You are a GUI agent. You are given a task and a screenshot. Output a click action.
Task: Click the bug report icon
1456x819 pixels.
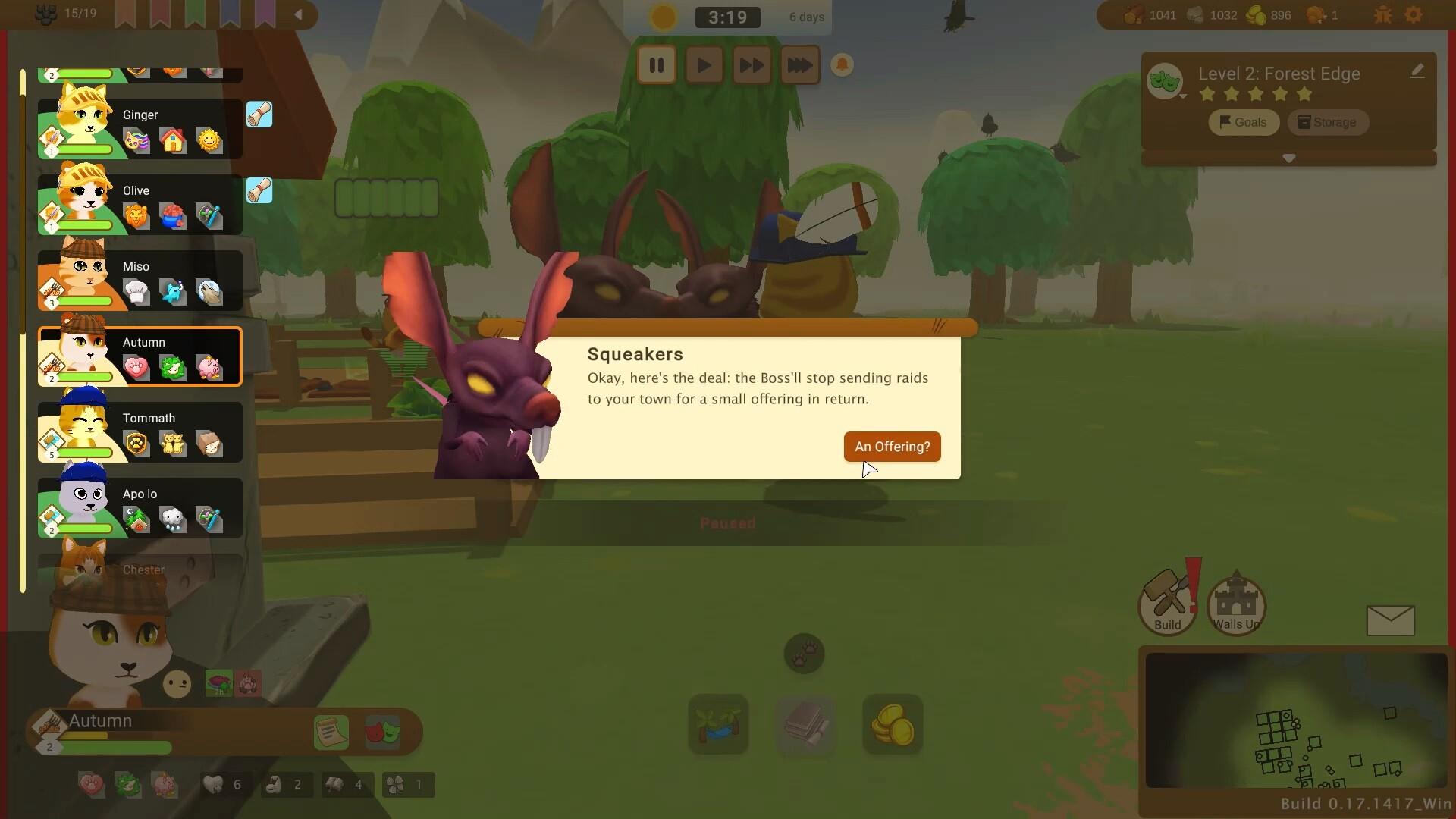[1382, 14]
